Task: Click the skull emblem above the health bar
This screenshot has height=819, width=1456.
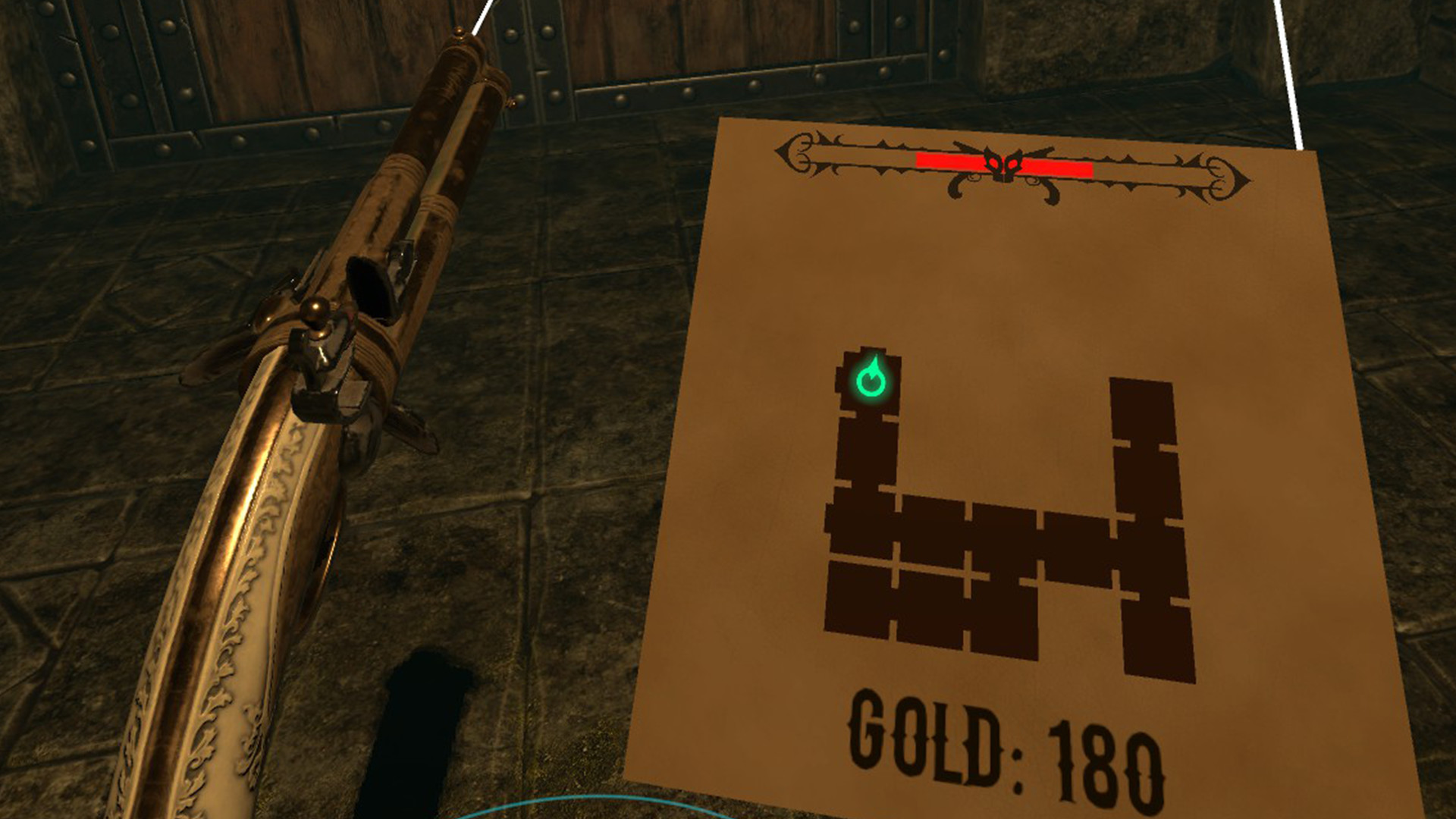Action: (1005, 162)
